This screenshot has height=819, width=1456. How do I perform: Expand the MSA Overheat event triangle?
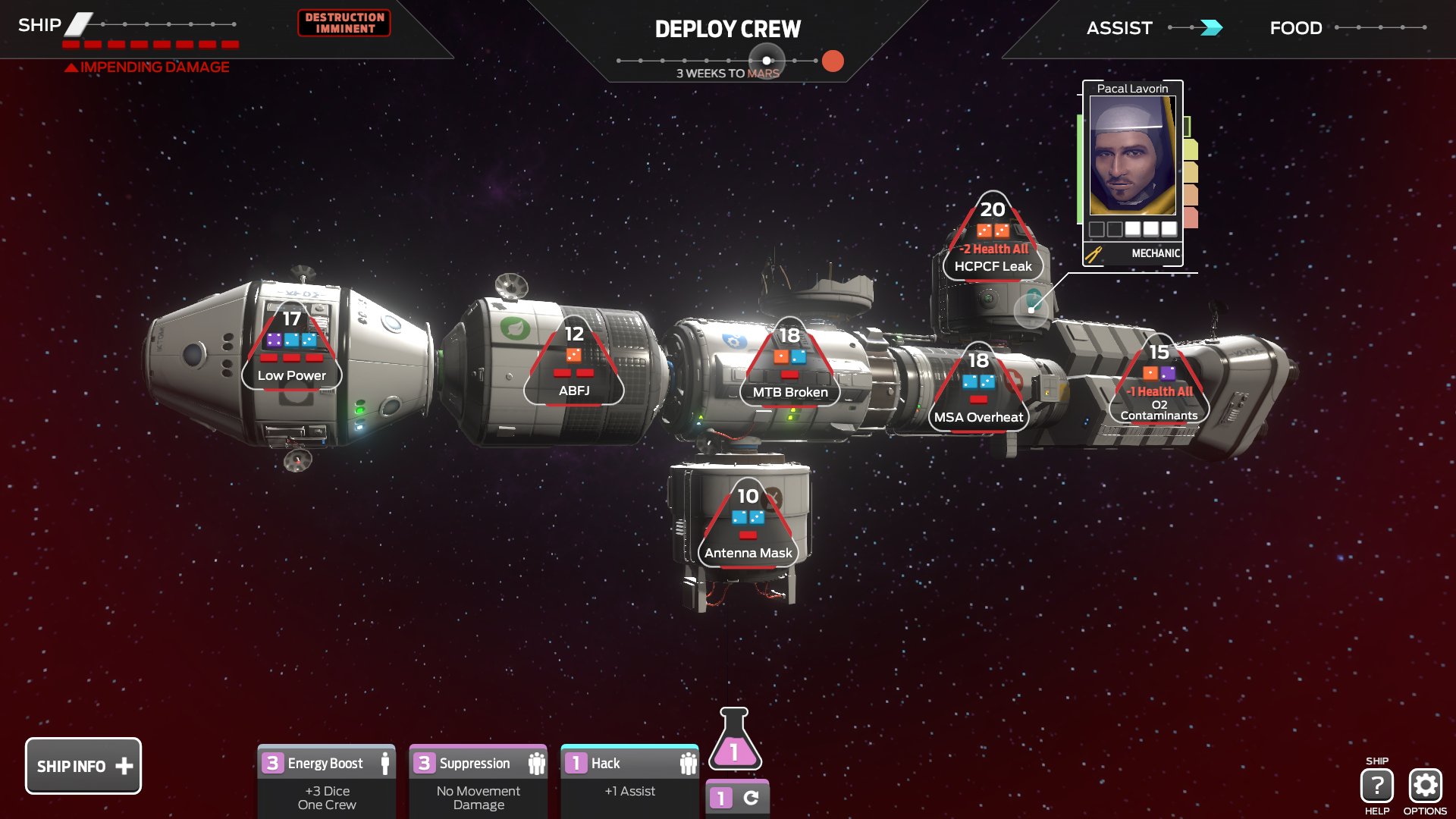[x=977, y=387]
